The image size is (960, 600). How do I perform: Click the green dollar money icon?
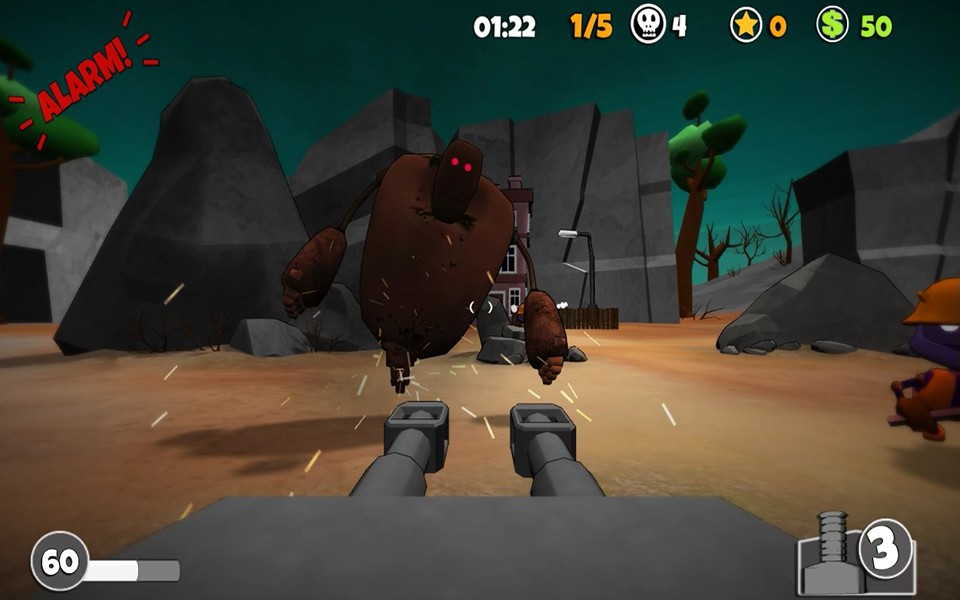[832, 25]
